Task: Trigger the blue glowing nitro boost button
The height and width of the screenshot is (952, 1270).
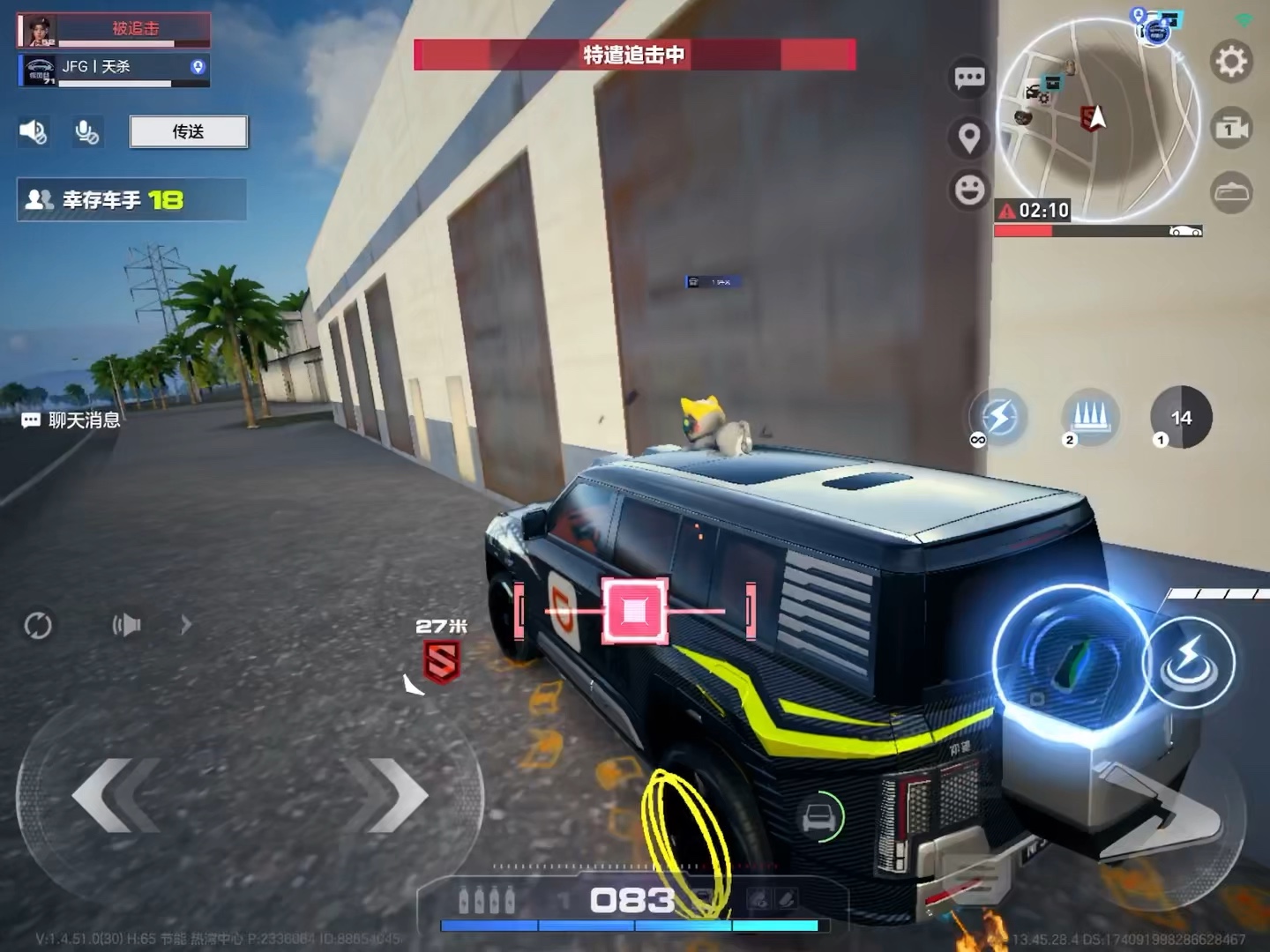Action: click(x=1070, y=662)
